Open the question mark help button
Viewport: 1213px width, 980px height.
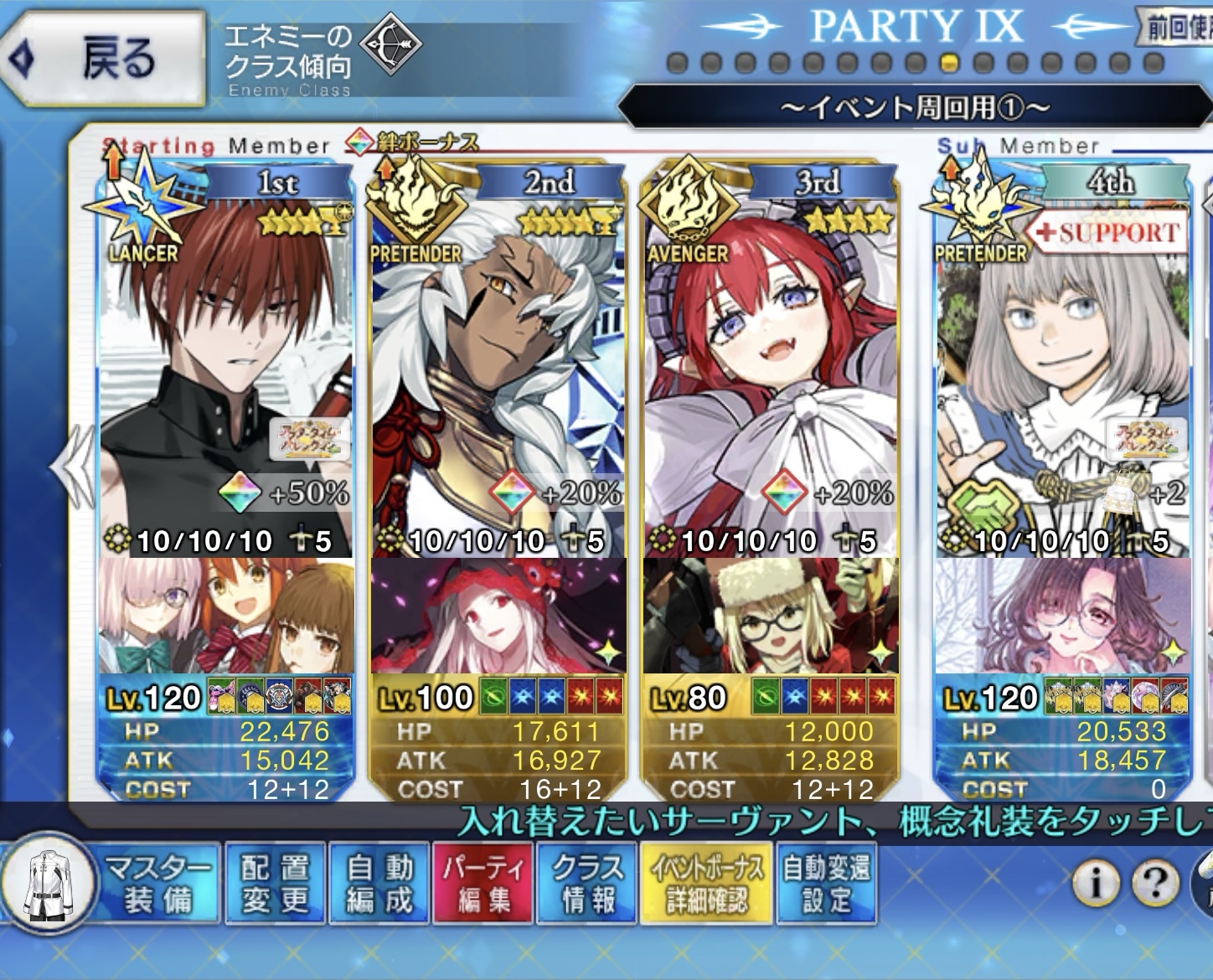coord(1154,881)
